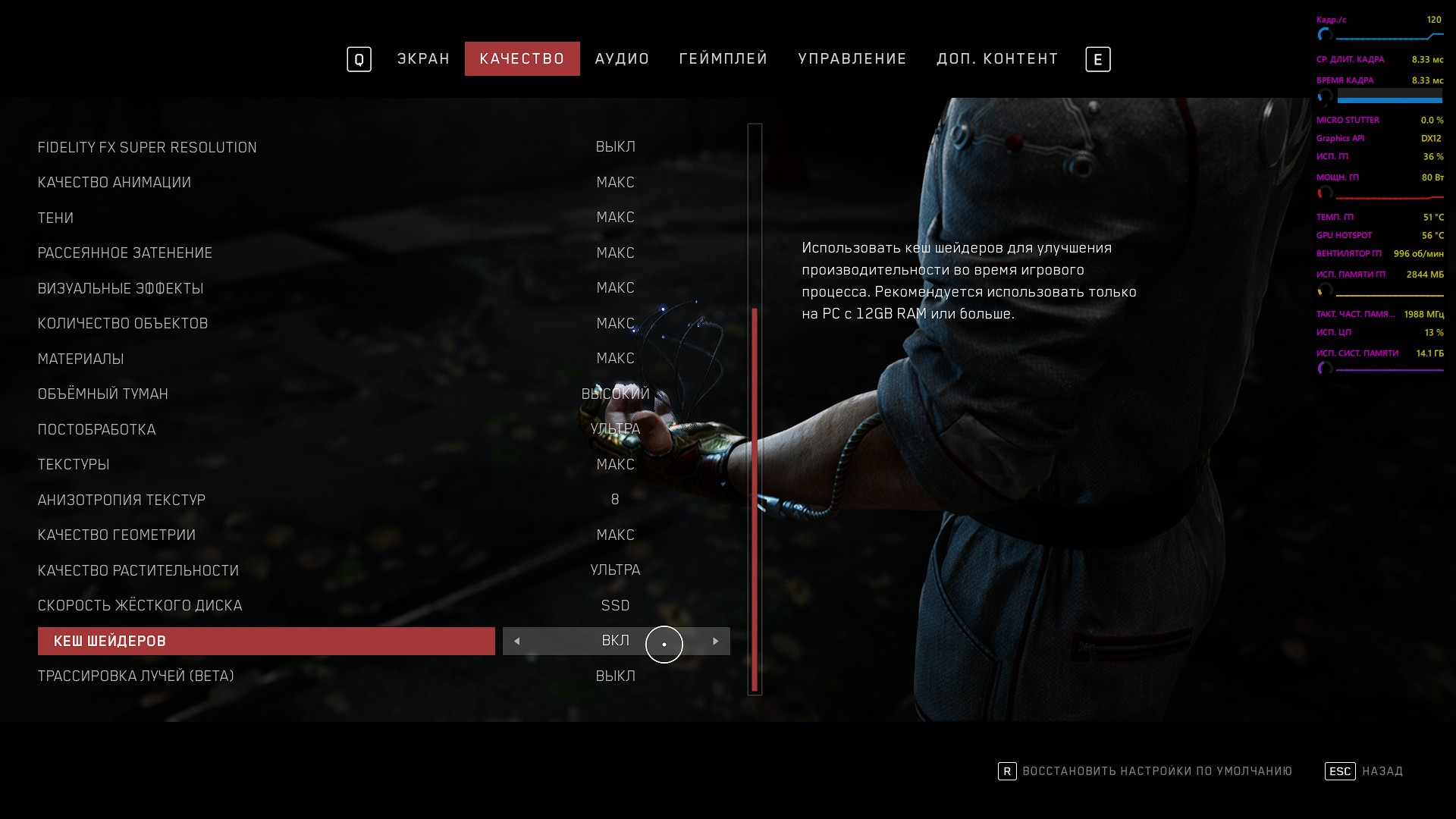Highlight the РАССЕЯННОЕ ЗАТЕНЕНИЕ option
The height and width of the screenshot is (819, 1456).
click(x=125, y=253)
